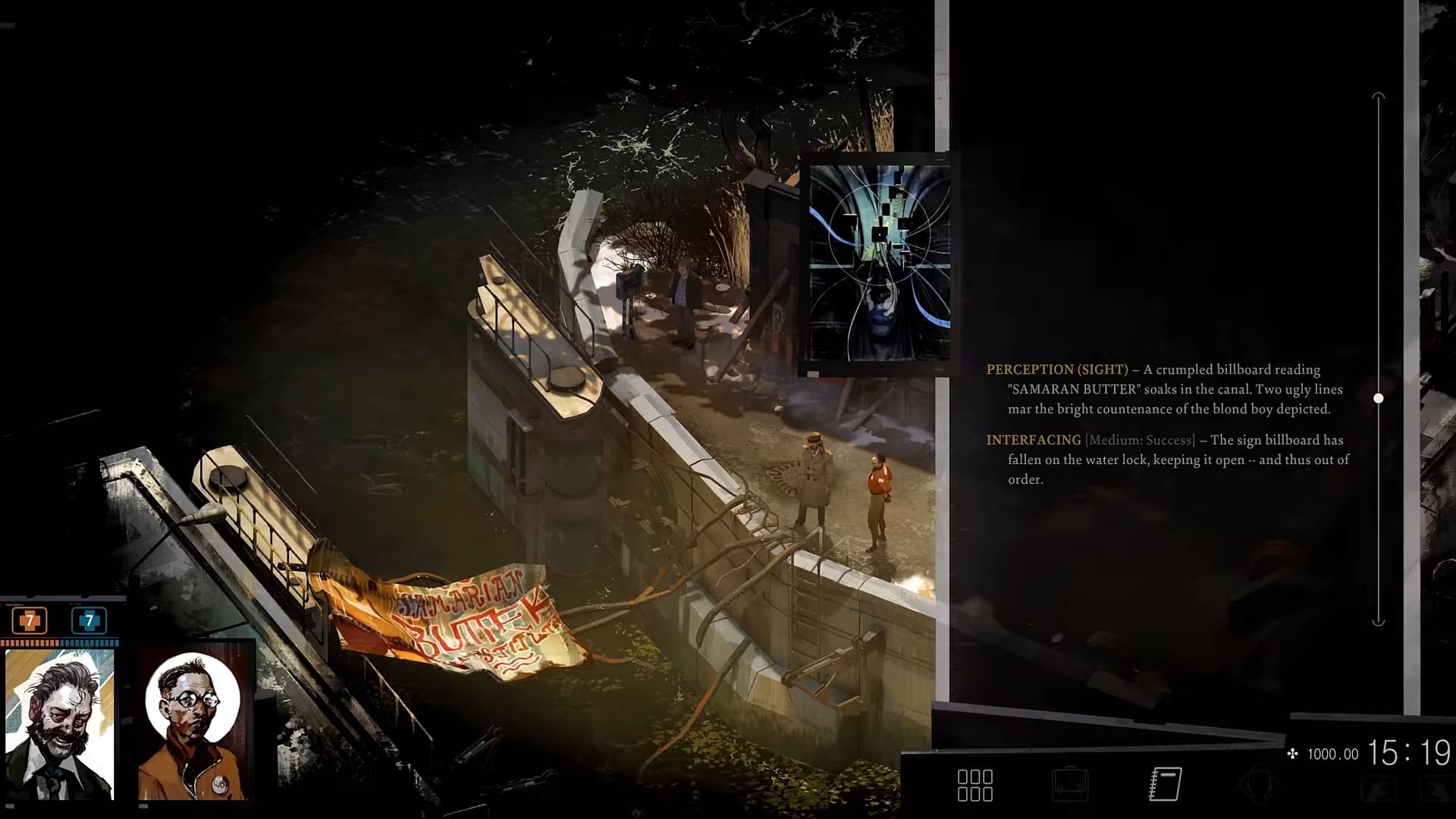
Task: Open the inventory briefcase icon
Action: click(1072, 784)
